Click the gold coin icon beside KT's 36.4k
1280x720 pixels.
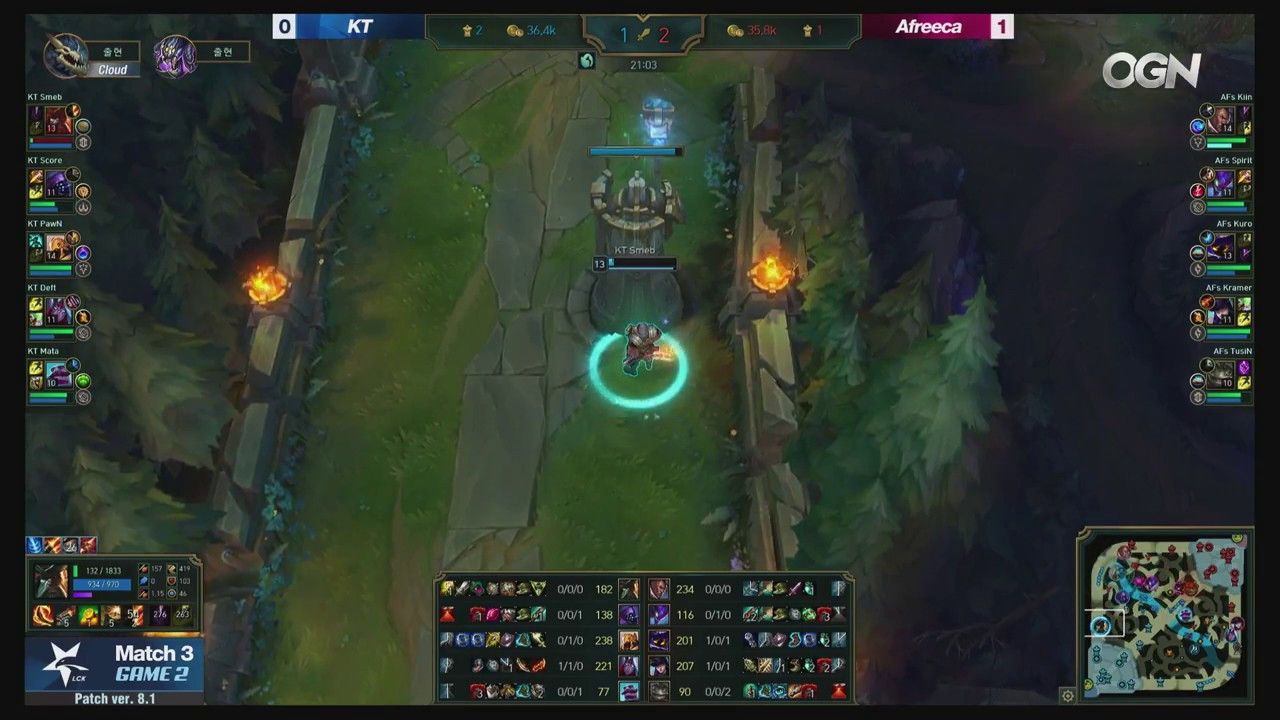[x=514, y=31]
